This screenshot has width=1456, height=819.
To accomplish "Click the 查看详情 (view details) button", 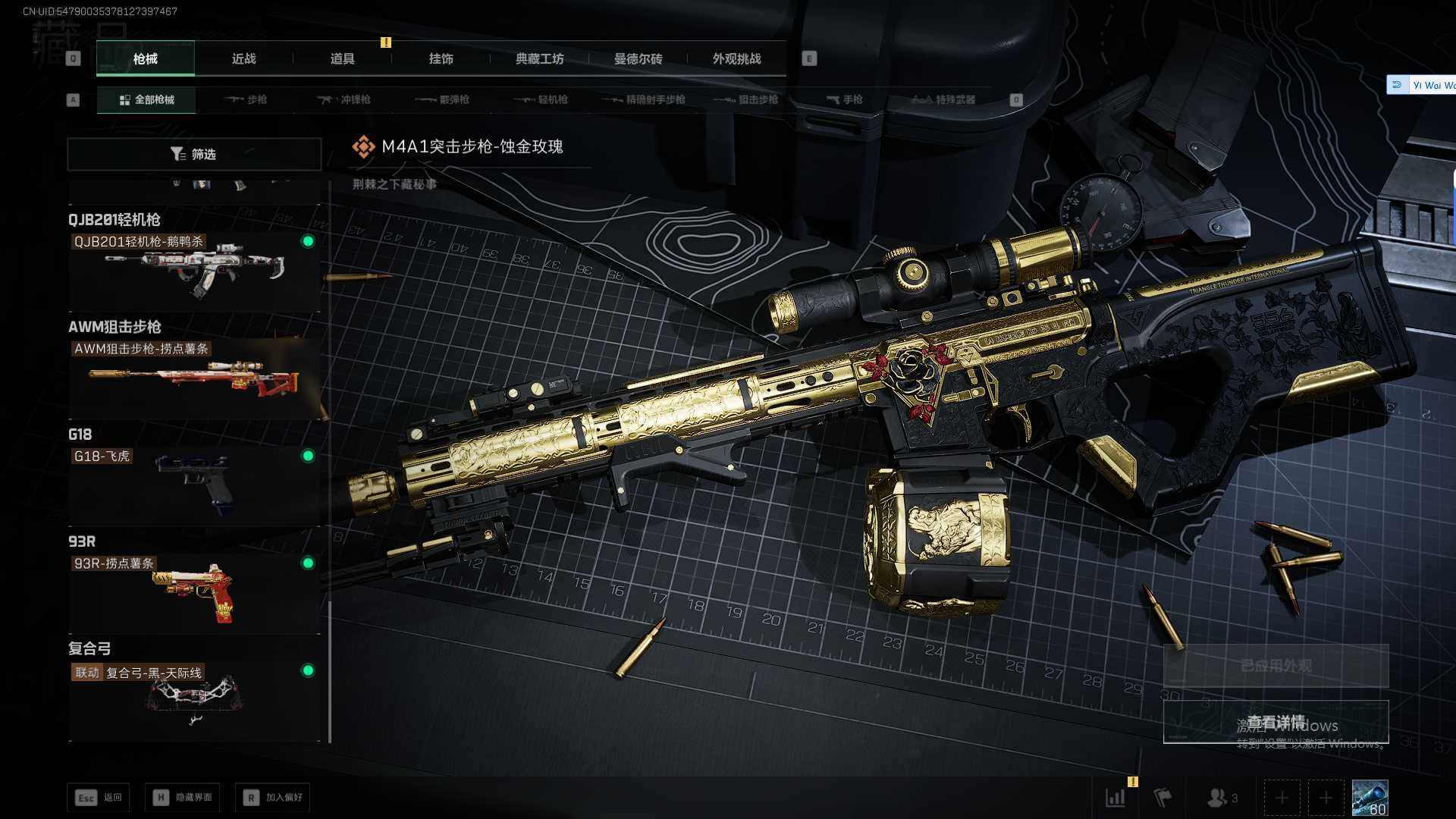I will tap(1276, 722).
